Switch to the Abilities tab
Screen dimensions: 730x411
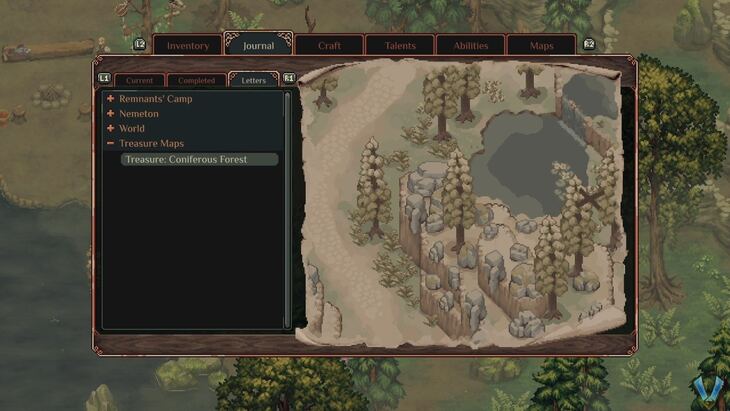[x=470, y=46]
